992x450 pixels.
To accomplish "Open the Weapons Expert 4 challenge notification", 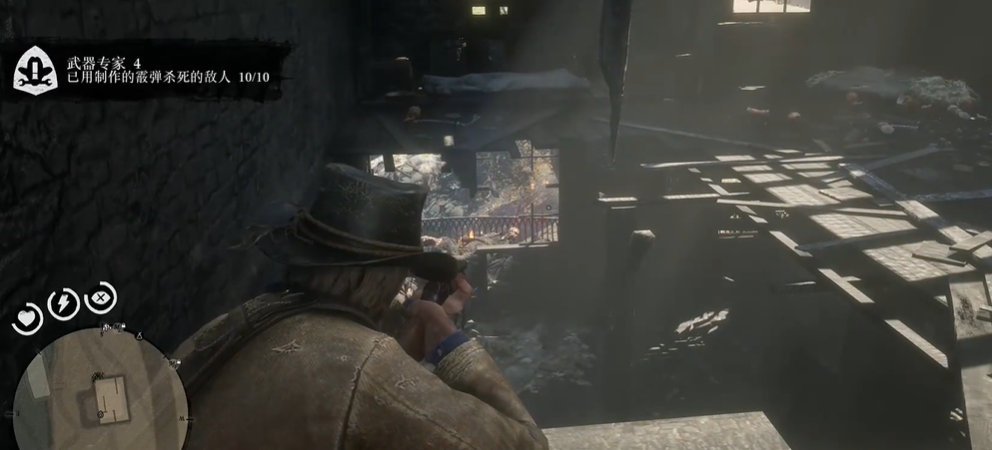I will [x=160, y=69].
